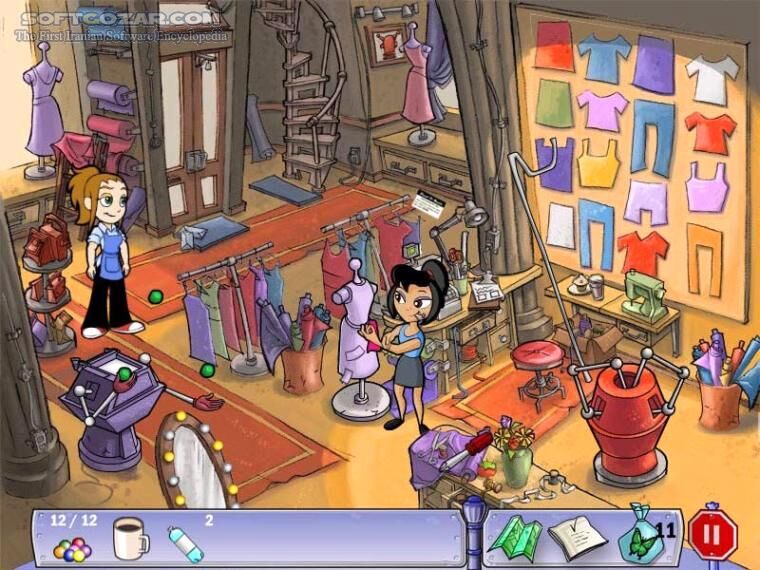
Task: Select the butterfly bag icon
Action: tap(638, 536)
